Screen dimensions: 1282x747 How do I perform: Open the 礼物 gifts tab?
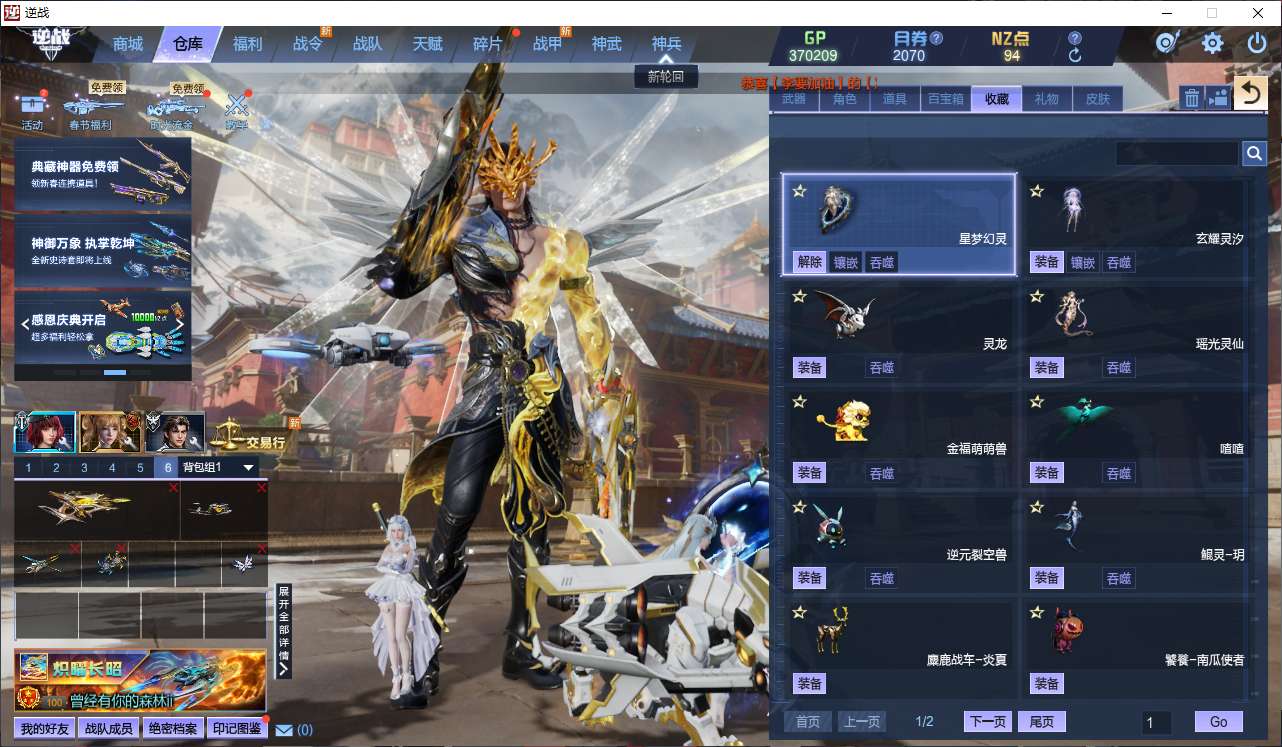pos(1046,99)
